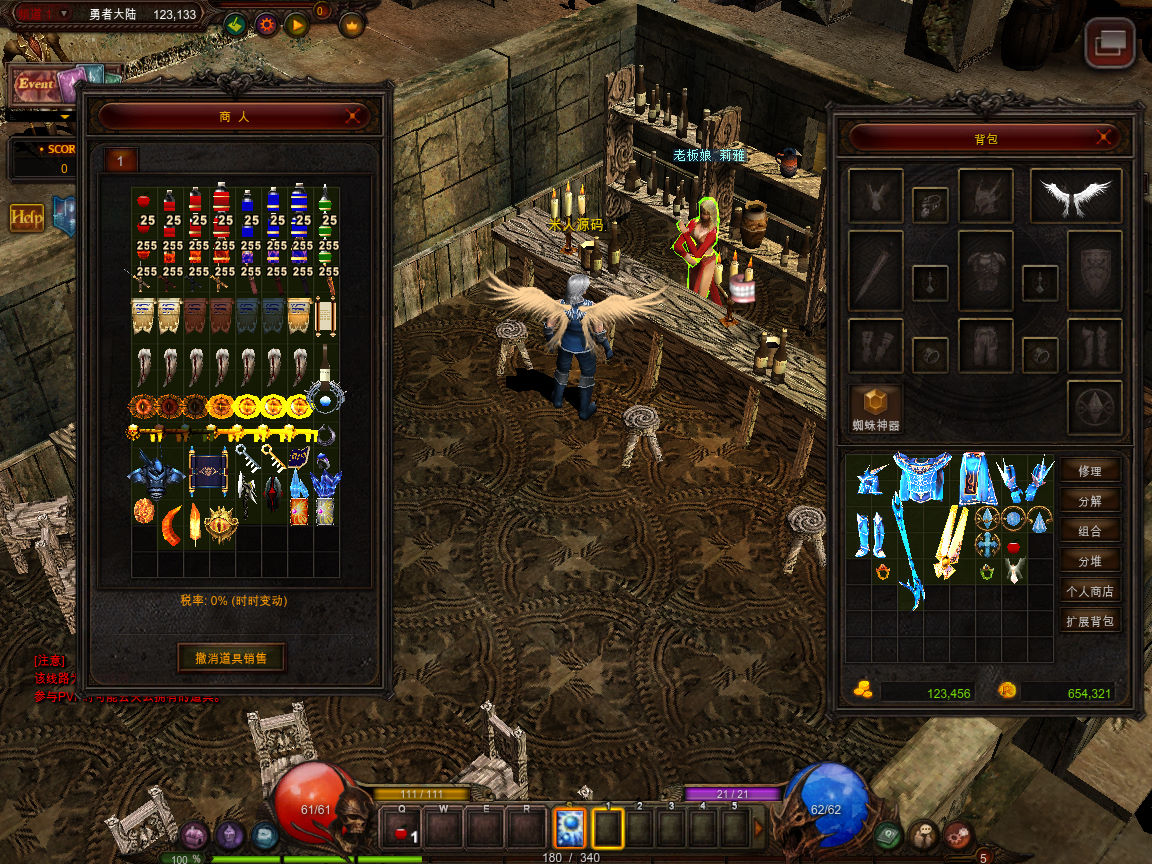Pick the golden sword in the backpack
Viewport: 1152px width, 864px height.
point(950,541)
